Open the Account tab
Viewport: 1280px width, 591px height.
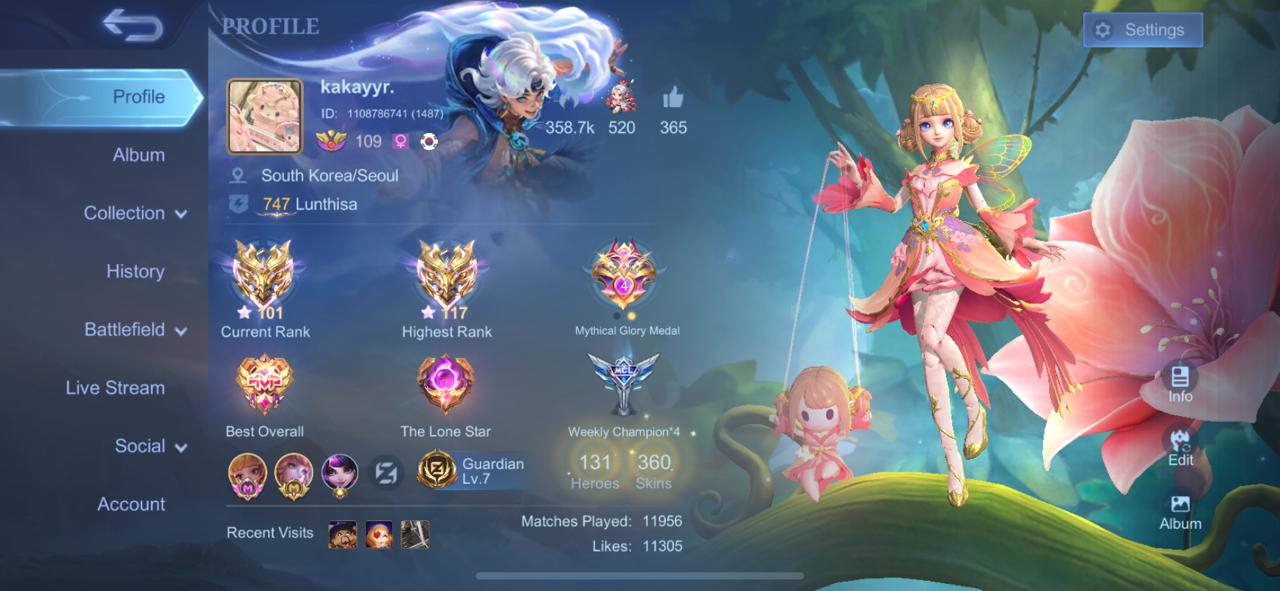point(131,504)
